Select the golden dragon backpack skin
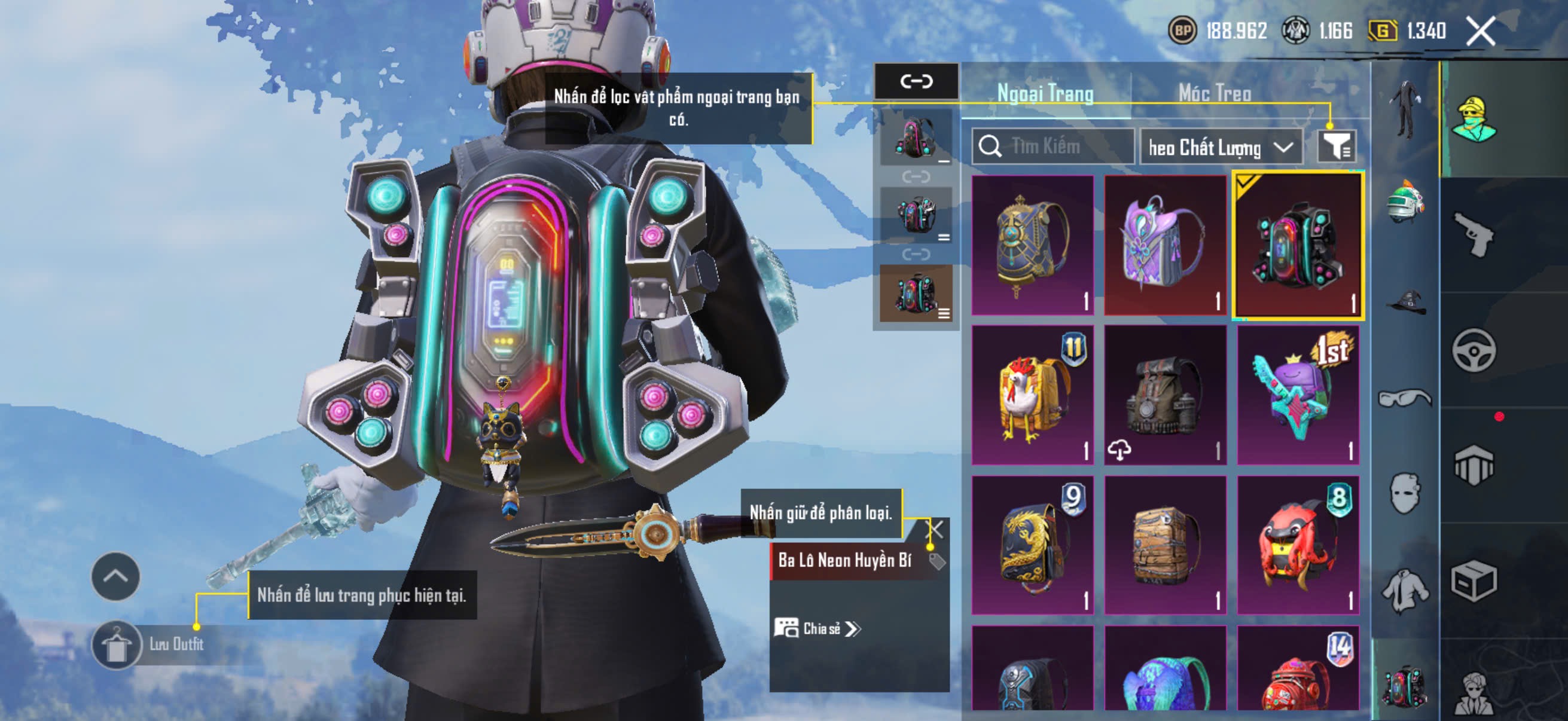 point(1032,545)
